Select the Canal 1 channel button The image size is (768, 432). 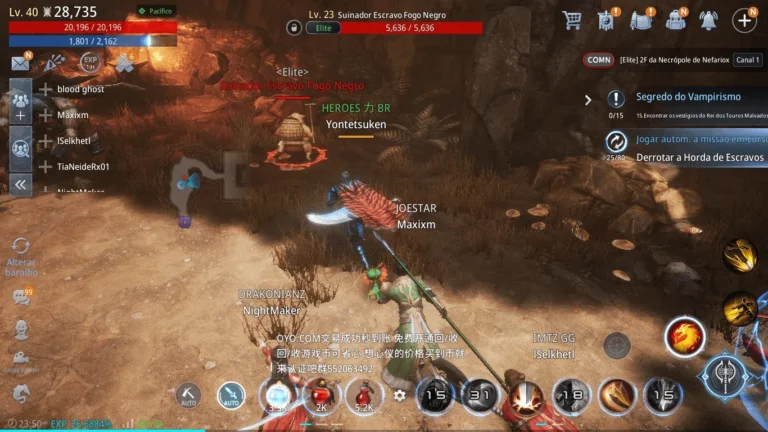[746, 60]
